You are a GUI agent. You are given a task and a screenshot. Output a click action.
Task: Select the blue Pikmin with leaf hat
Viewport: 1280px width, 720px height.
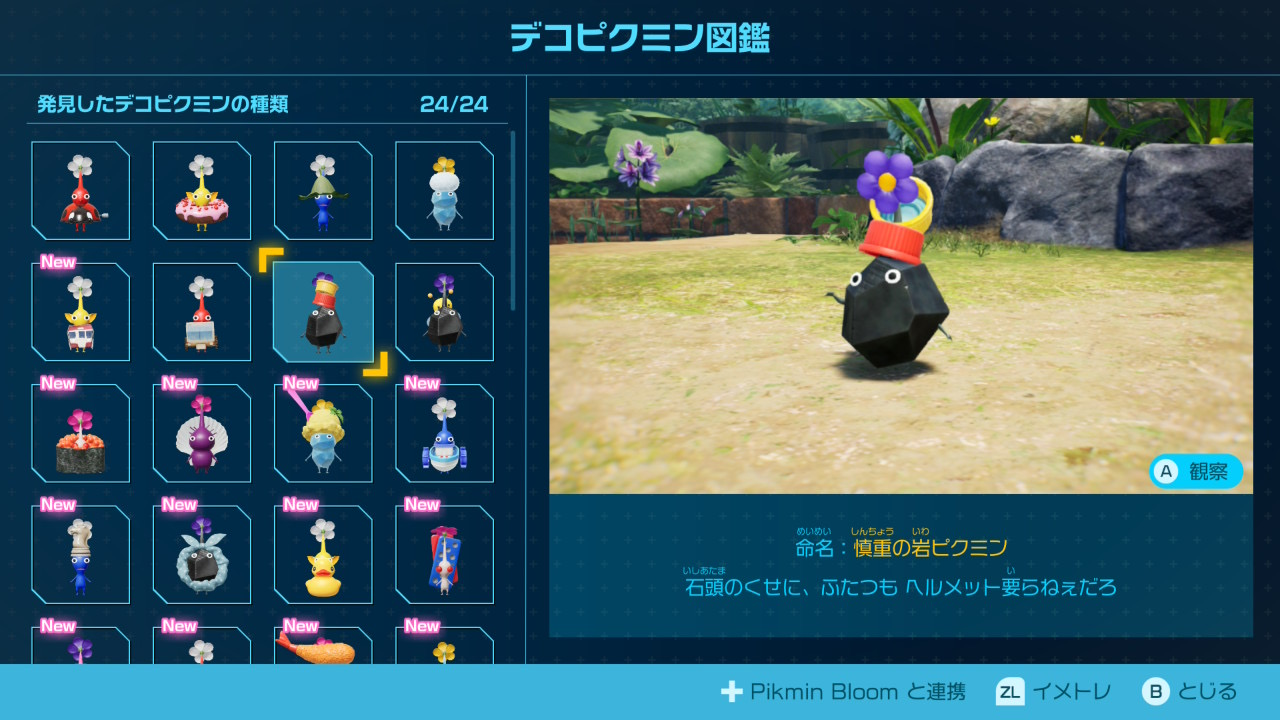(x=323, y=191)
